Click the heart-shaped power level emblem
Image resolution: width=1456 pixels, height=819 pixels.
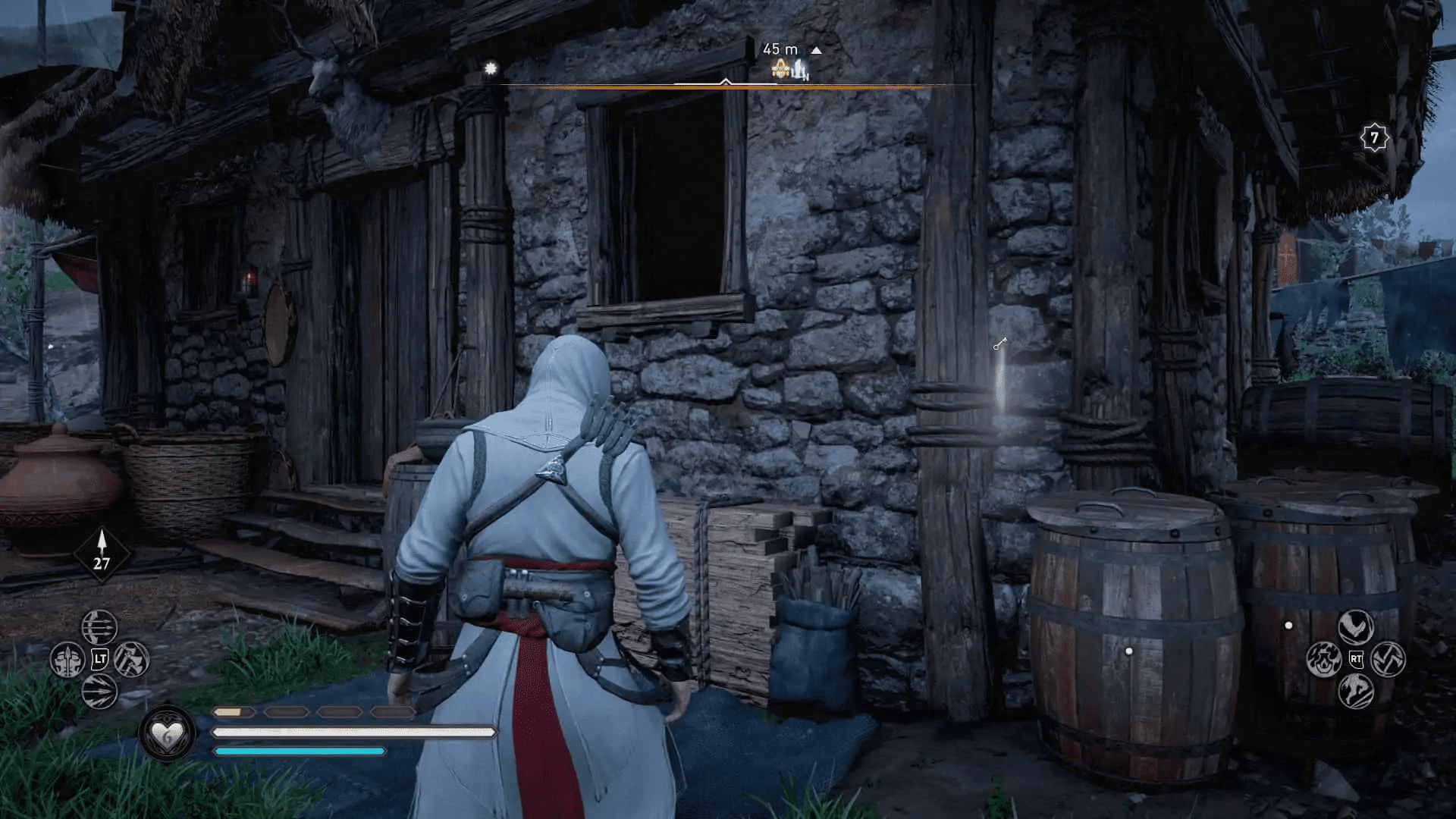[168, 732]
